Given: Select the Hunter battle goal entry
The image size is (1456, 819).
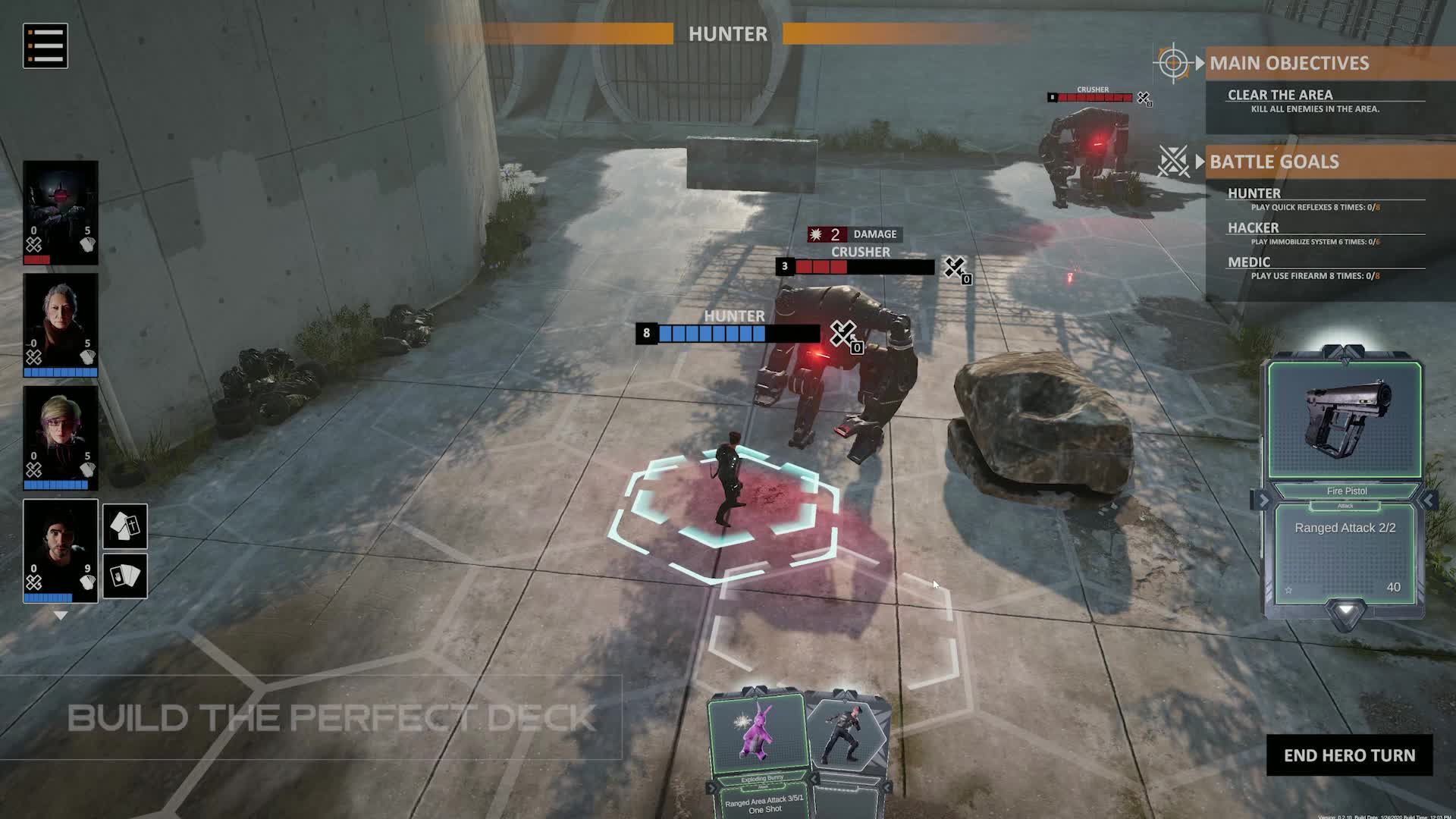Looking at the screenshot, I should 1254,193.
